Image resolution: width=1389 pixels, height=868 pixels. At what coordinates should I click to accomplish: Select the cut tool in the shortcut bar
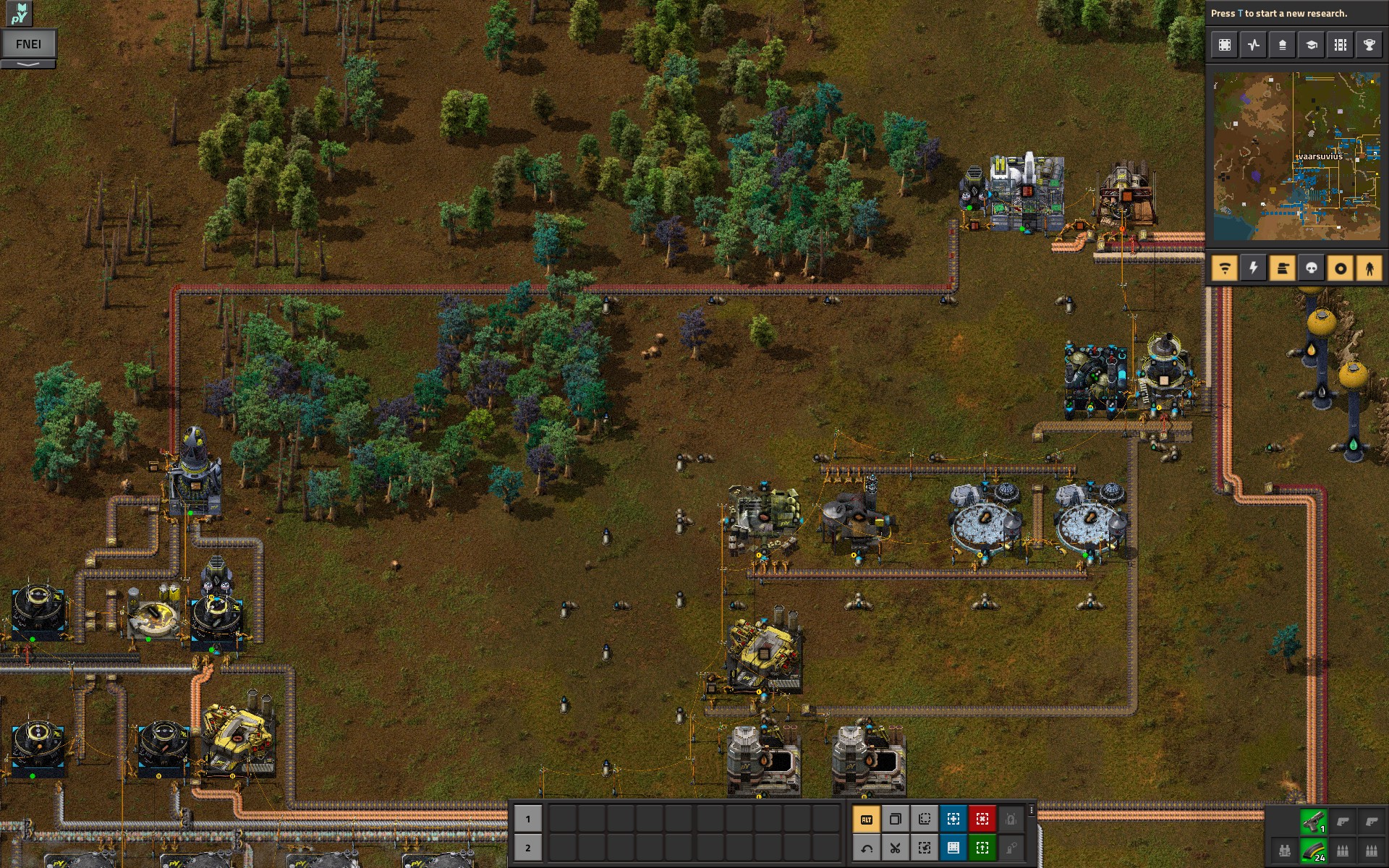(x=896, y=848)
